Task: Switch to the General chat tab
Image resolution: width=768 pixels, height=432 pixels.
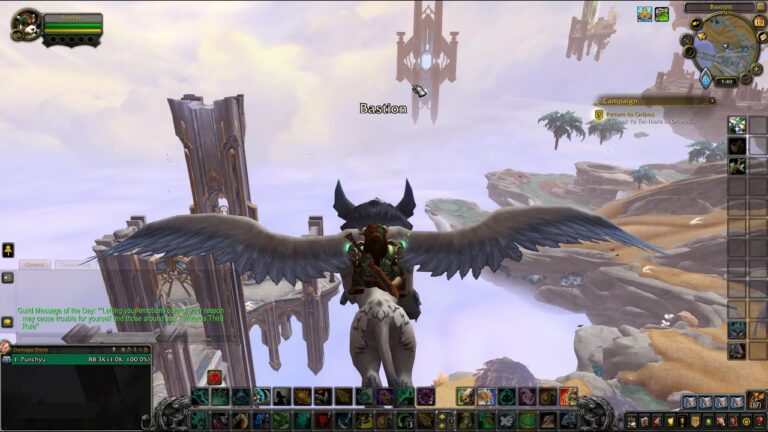Action: point(34,264)
